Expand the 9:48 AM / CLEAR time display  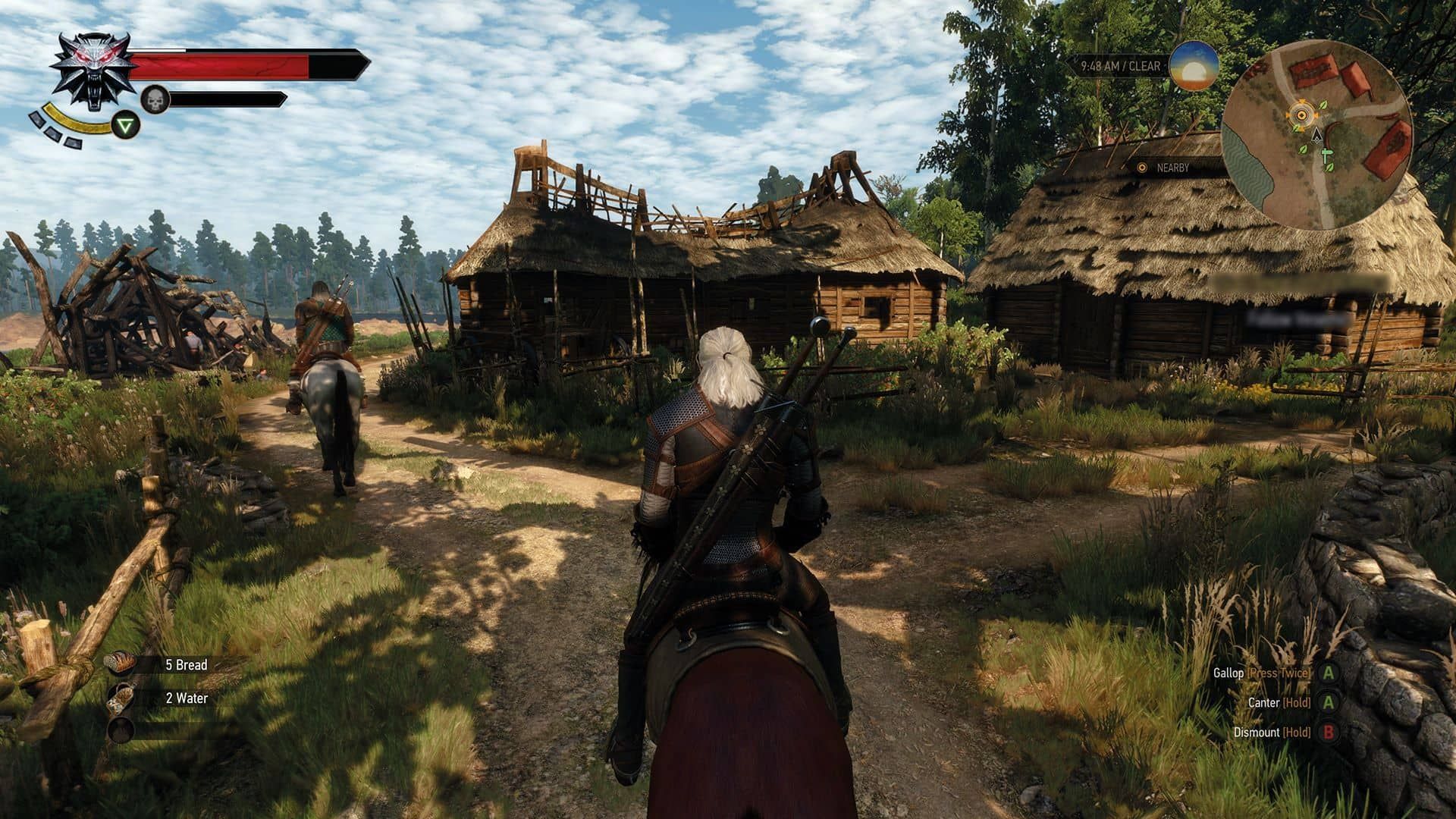(x=1121, y=67)
